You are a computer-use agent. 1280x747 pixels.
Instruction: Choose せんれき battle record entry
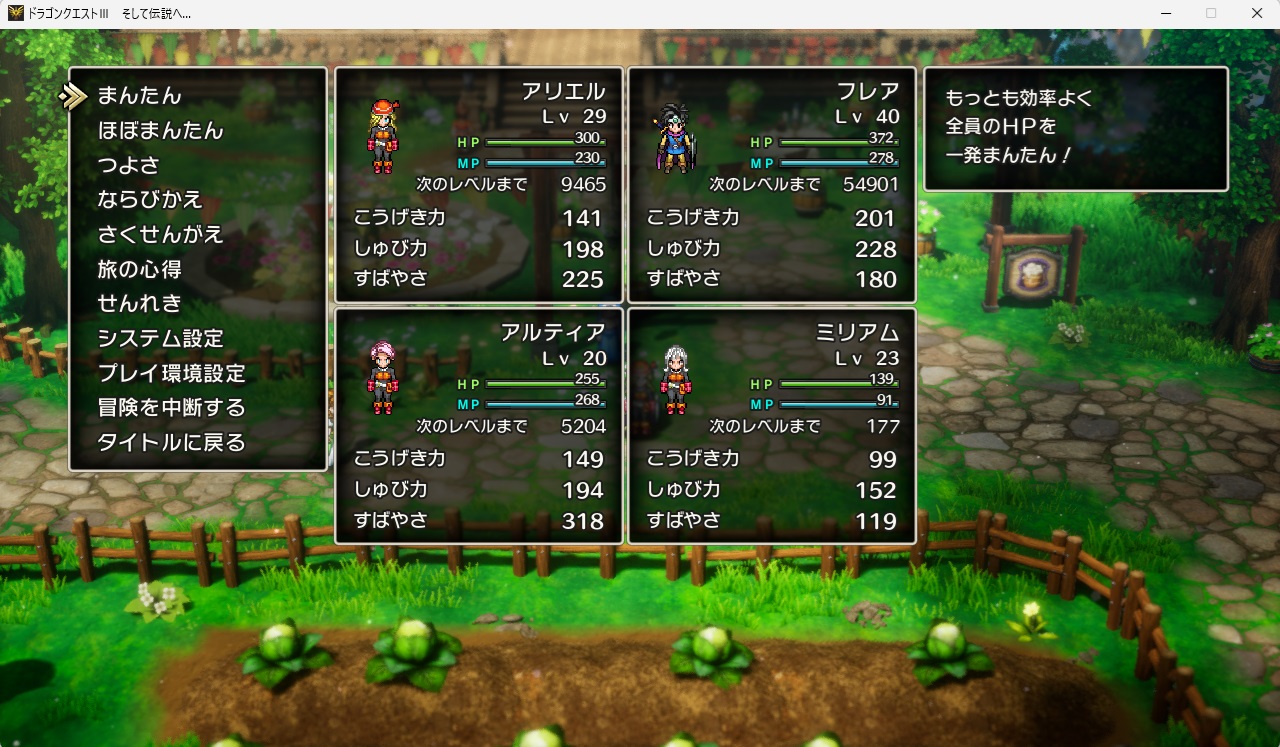pyautogui.click(x=139, y=303)
